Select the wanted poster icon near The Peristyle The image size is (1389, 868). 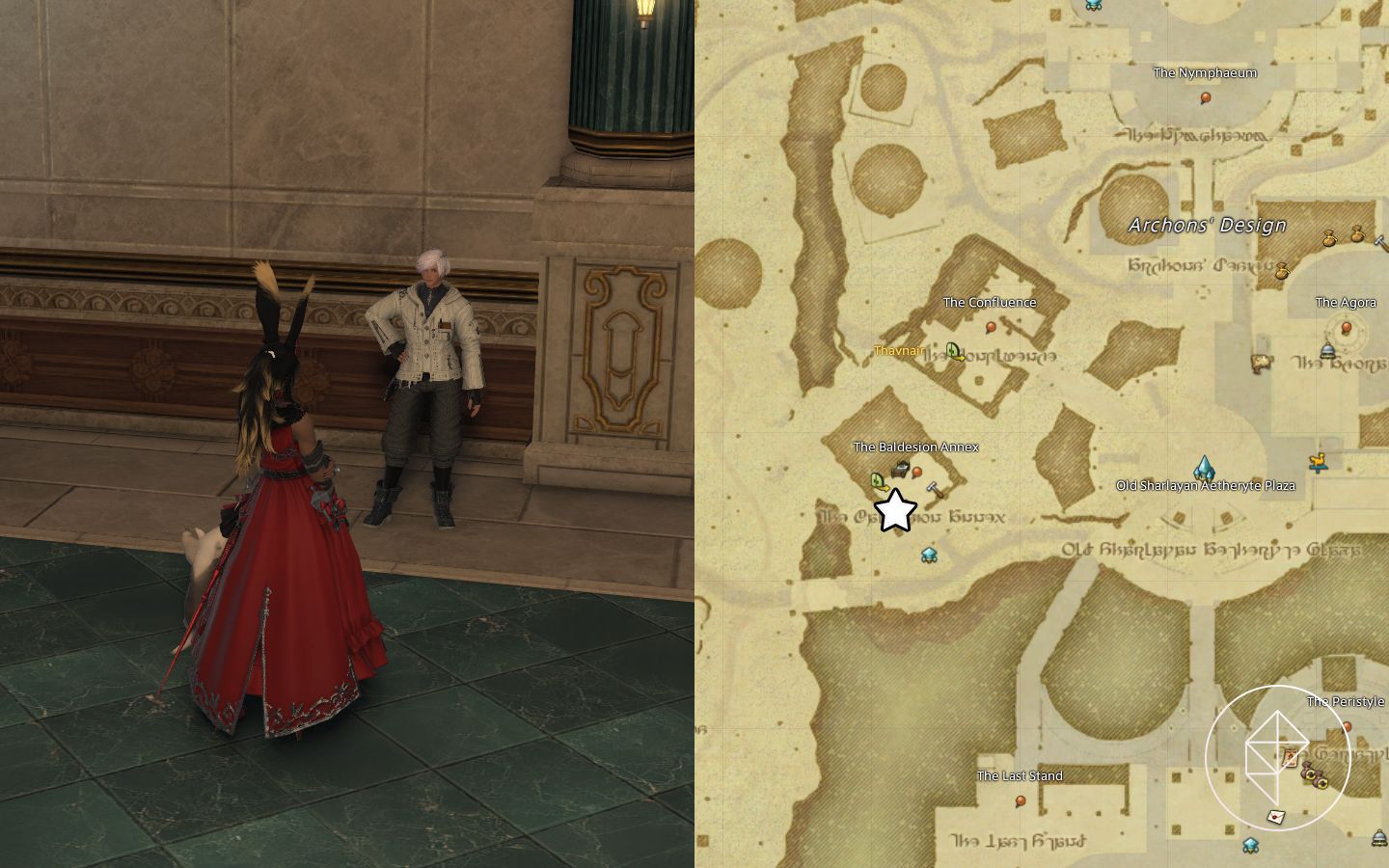1290,757
